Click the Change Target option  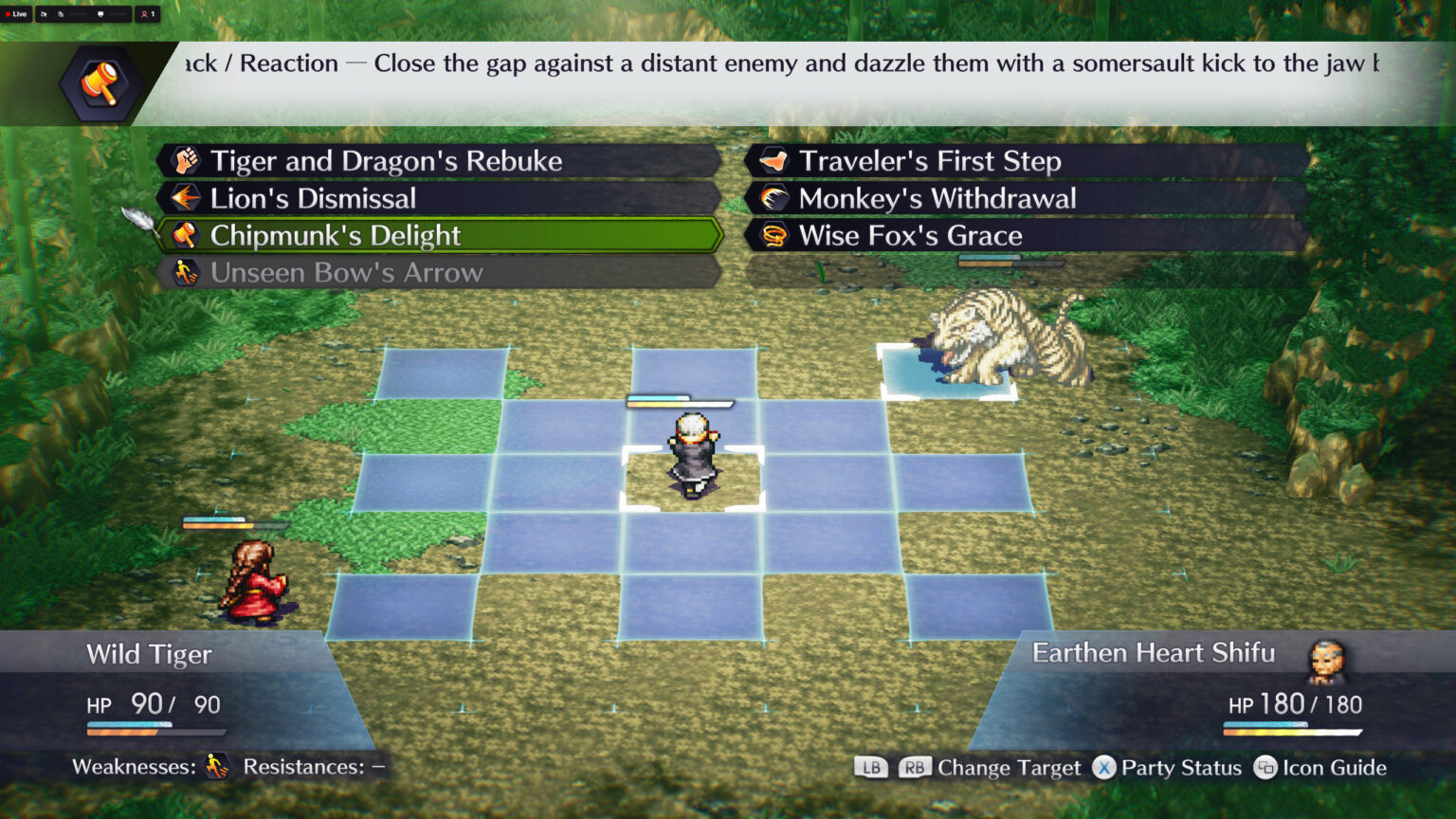[x=1008, y=768]
